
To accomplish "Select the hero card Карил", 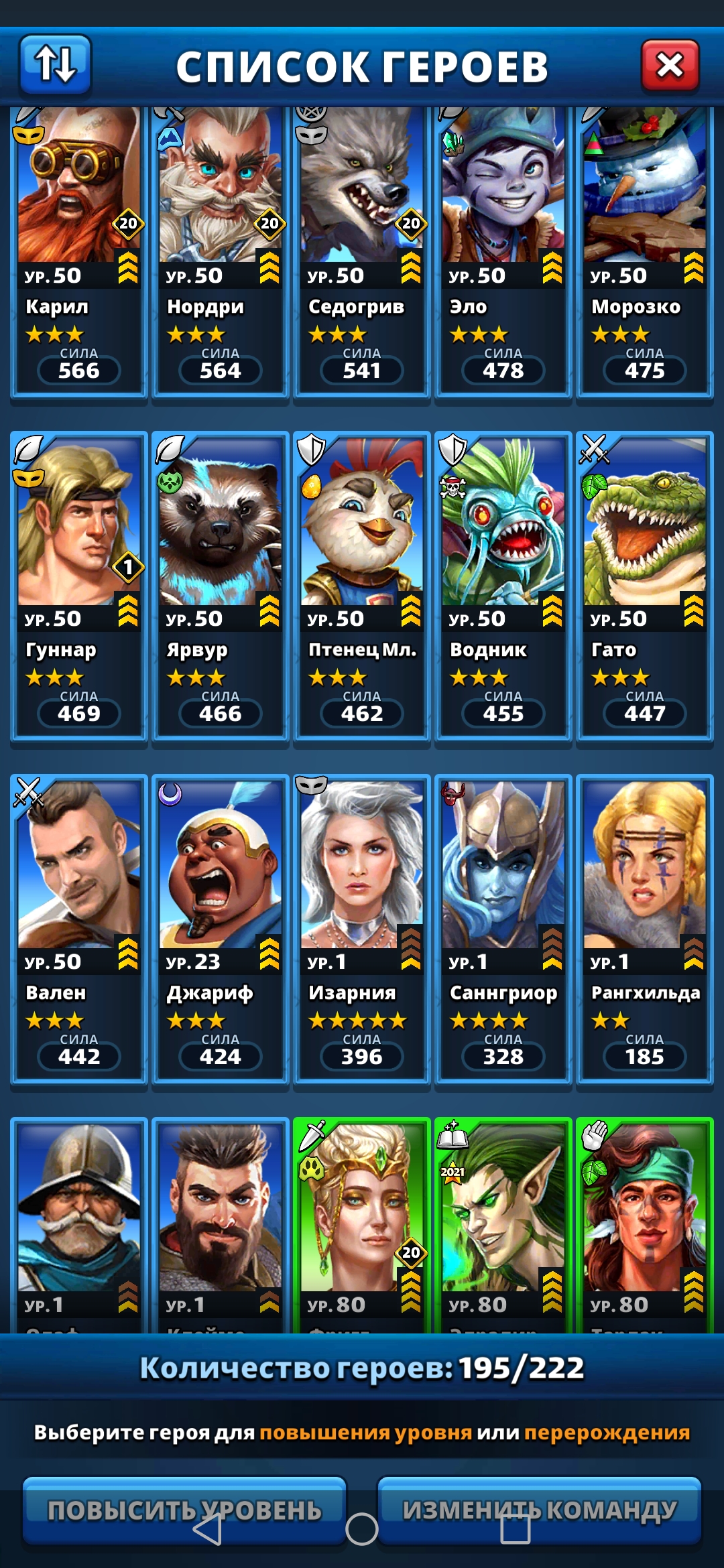I will click(x=78, y=251).
